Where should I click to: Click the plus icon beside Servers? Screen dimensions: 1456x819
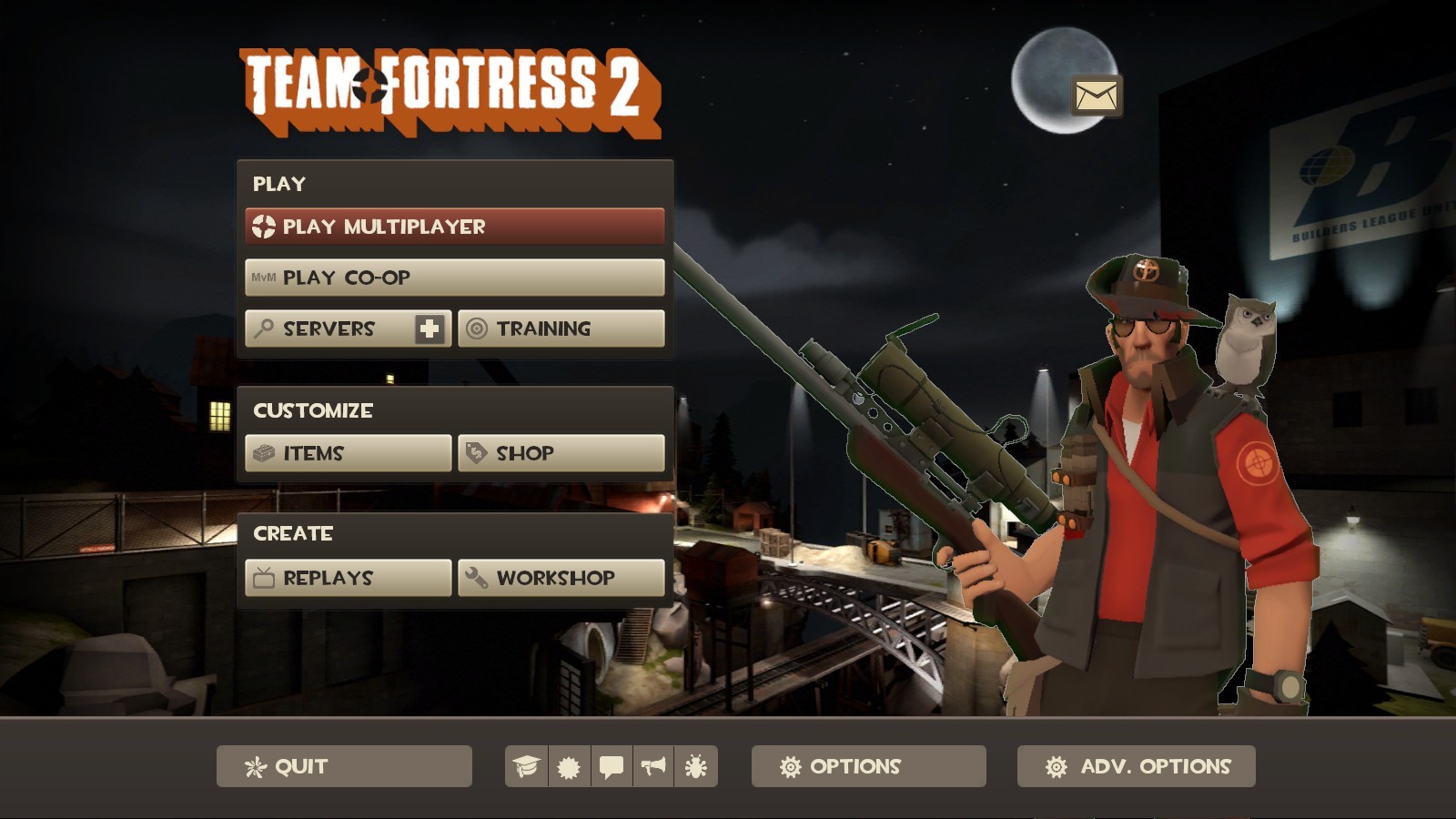(x=430, y=329)
